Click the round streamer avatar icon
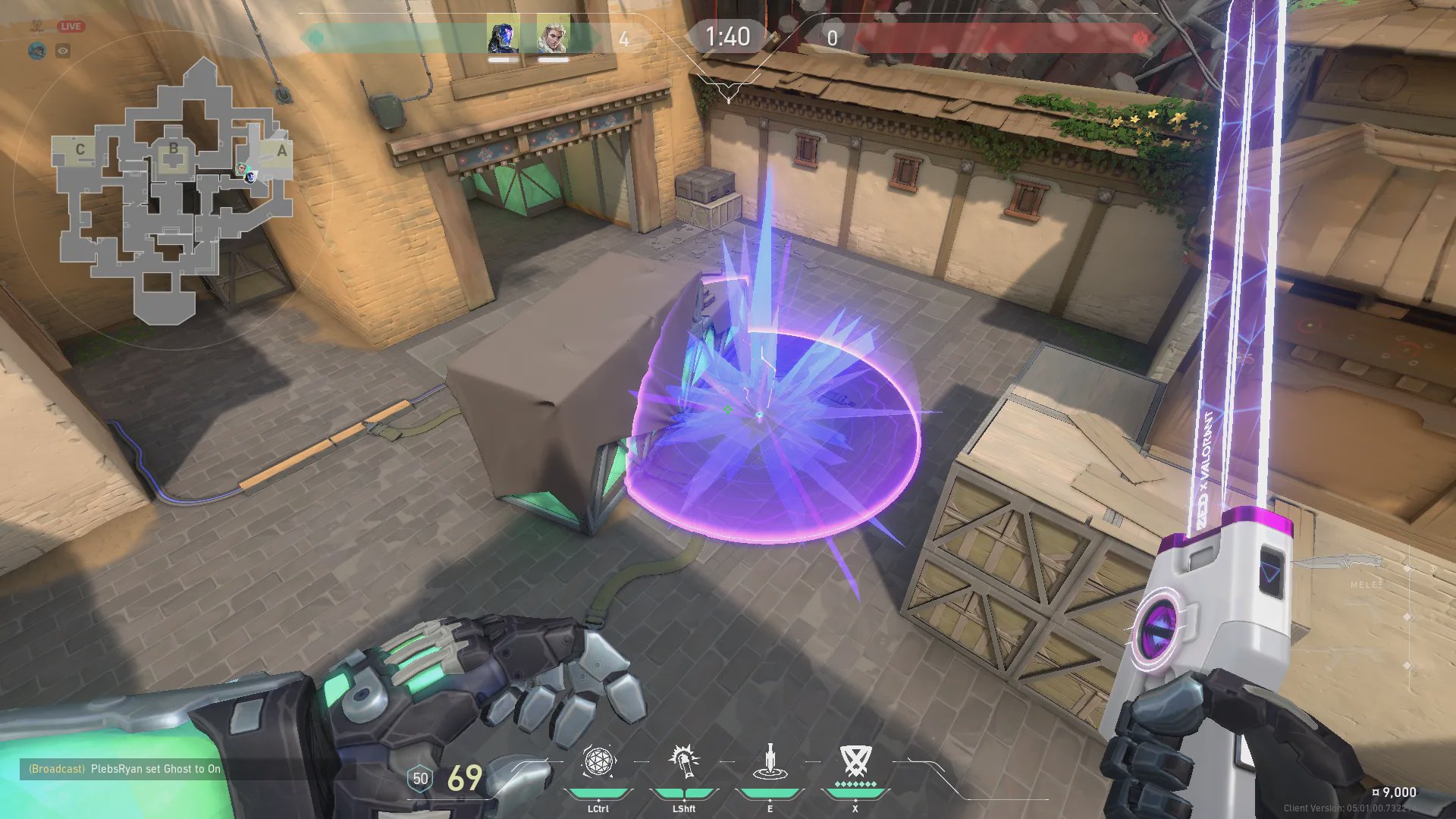 [x=37, y=51]
